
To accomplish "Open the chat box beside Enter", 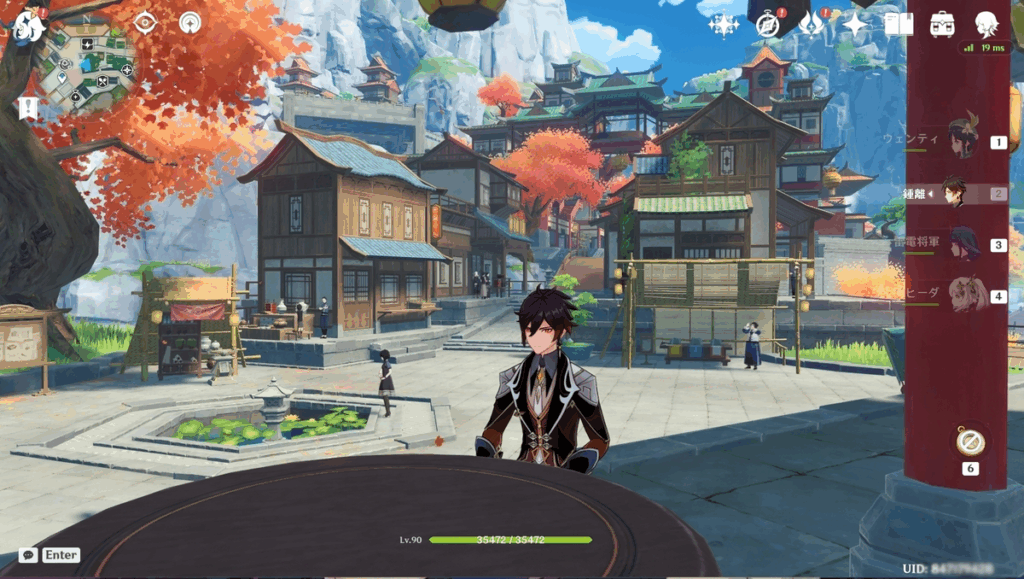I will pyautogui.click(x=28, y=555).
